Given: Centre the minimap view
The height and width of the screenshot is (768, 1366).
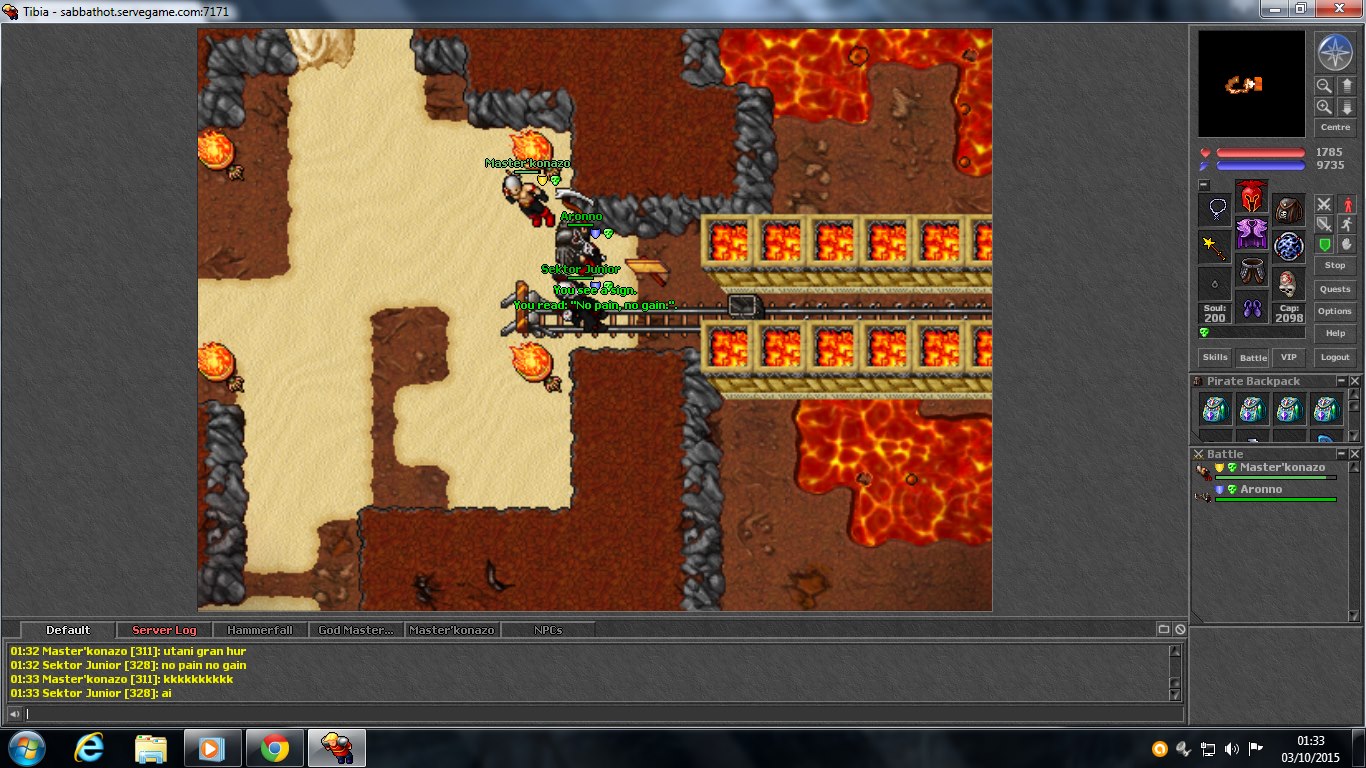Looking at the screenshot, I should point(1335,127).
